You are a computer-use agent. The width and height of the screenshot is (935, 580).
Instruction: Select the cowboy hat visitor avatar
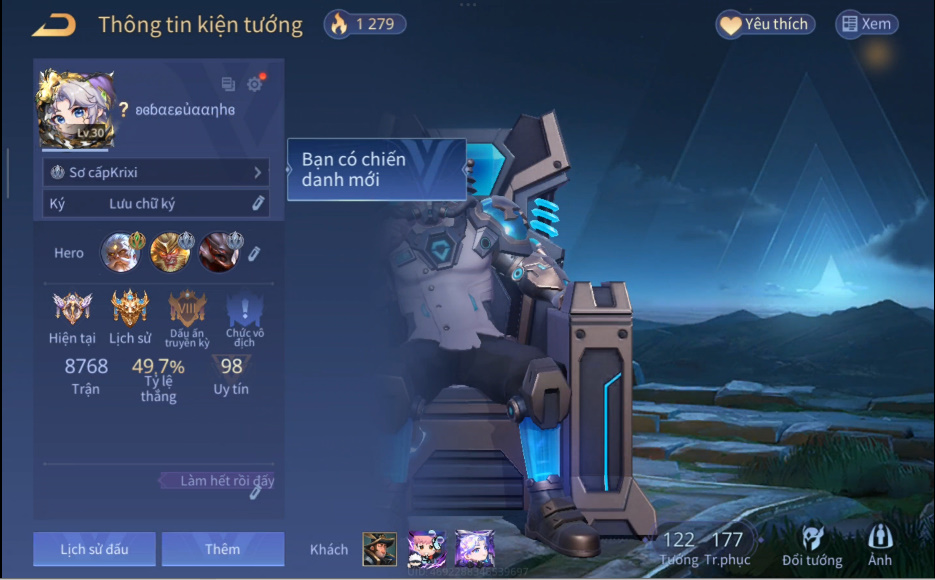click(x=379, y=549)
